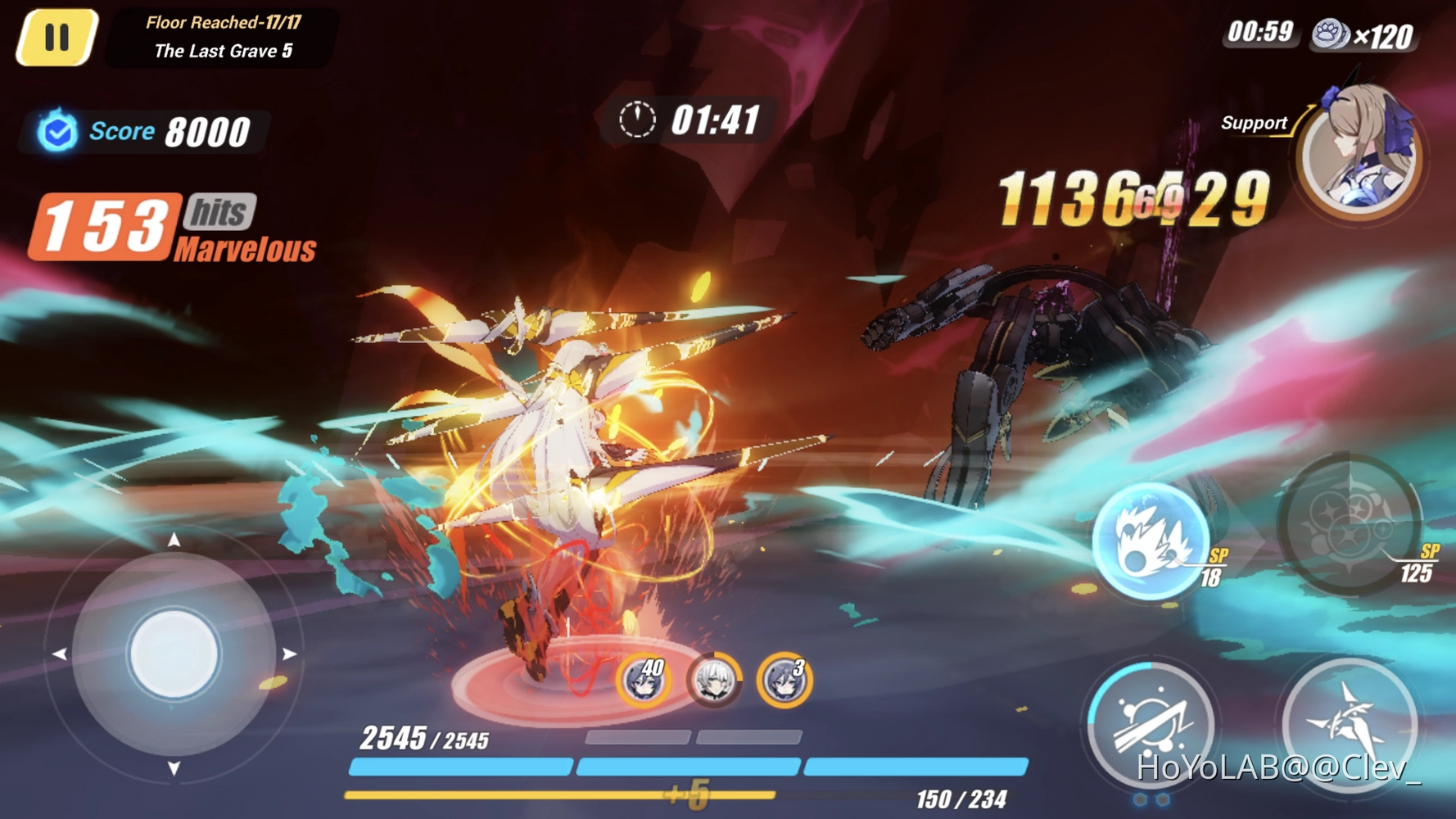Tap the Floor Reached 17/17 label
The image size is (1456, 819).
tap(221, 22)
